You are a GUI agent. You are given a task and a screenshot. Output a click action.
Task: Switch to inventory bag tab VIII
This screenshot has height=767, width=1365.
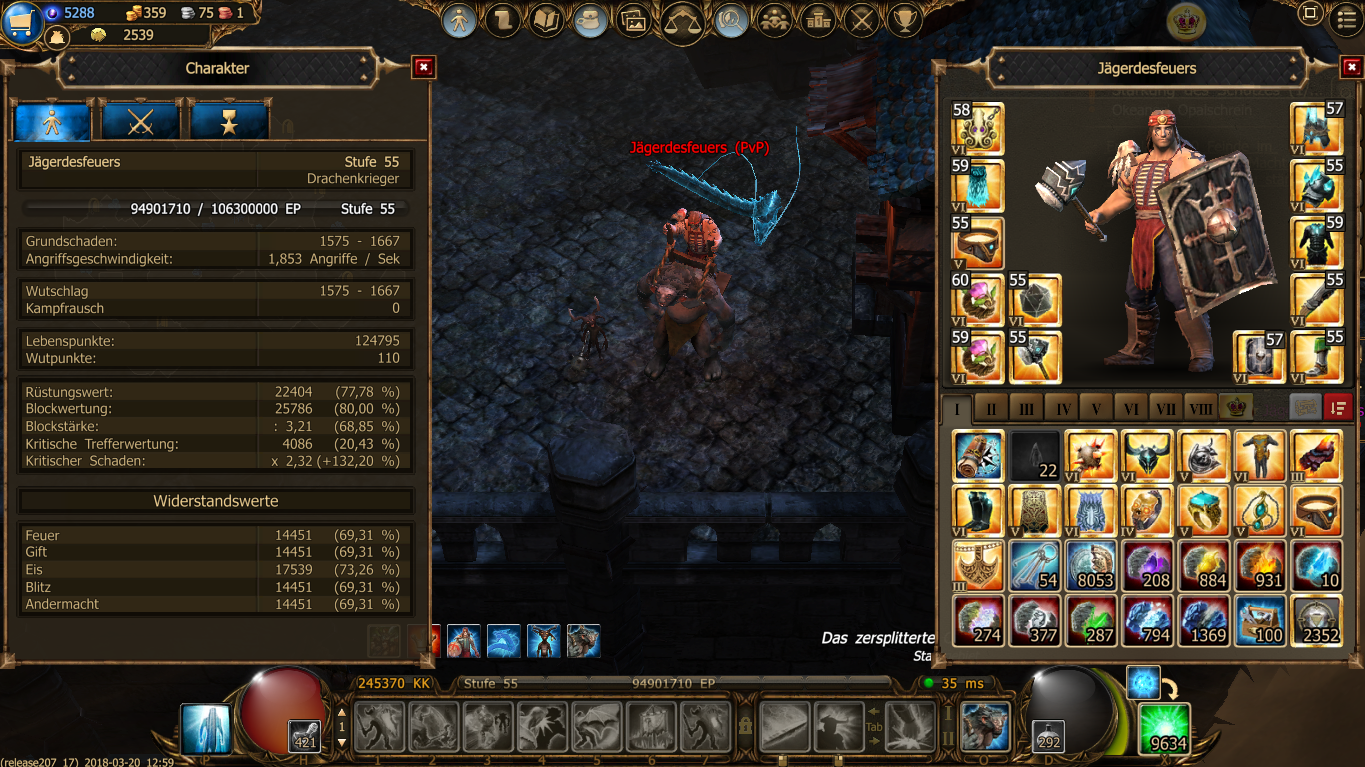point(1200,409)
